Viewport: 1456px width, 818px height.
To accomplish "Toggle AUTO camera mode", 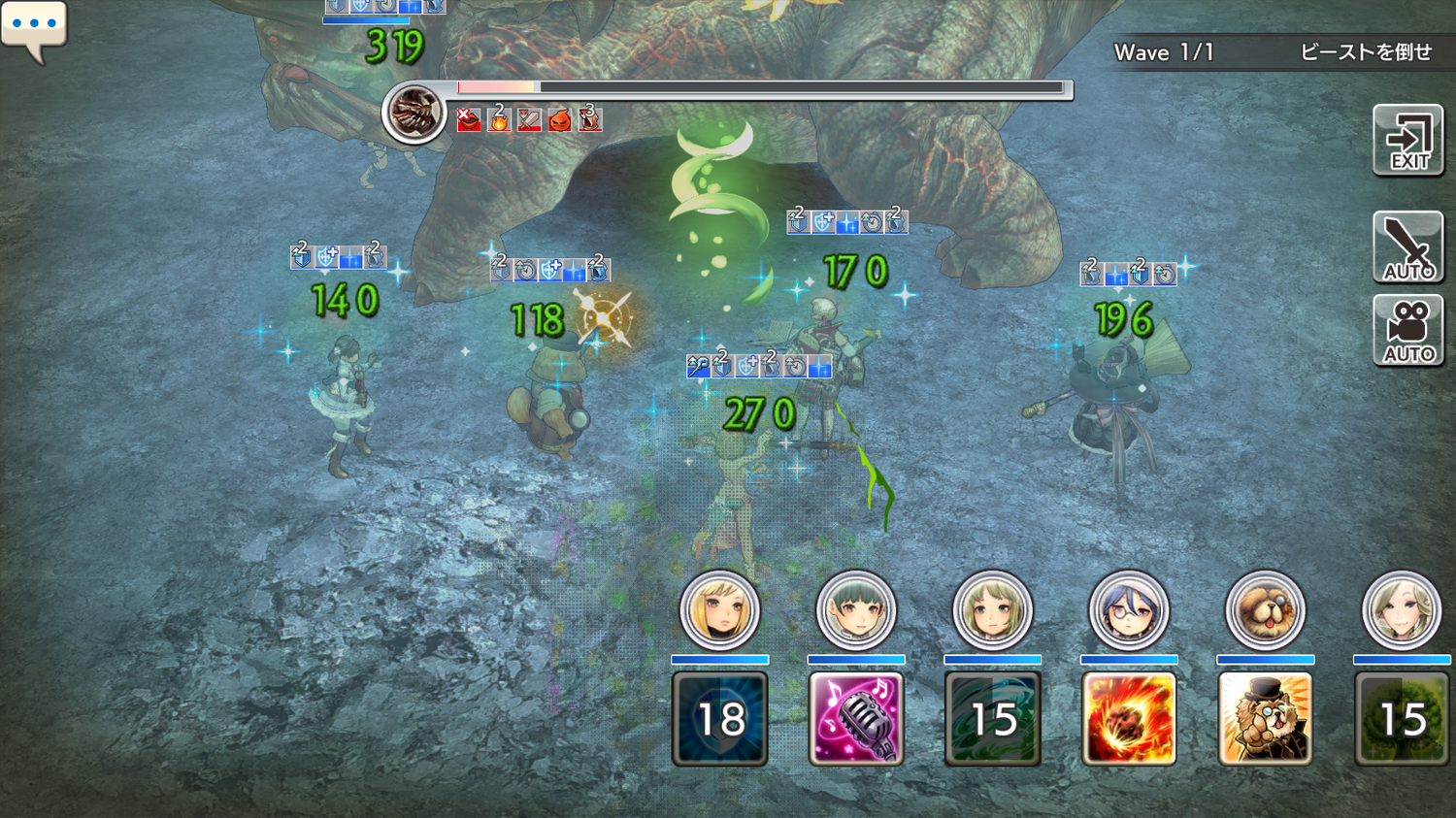I will pos(1407,330).
